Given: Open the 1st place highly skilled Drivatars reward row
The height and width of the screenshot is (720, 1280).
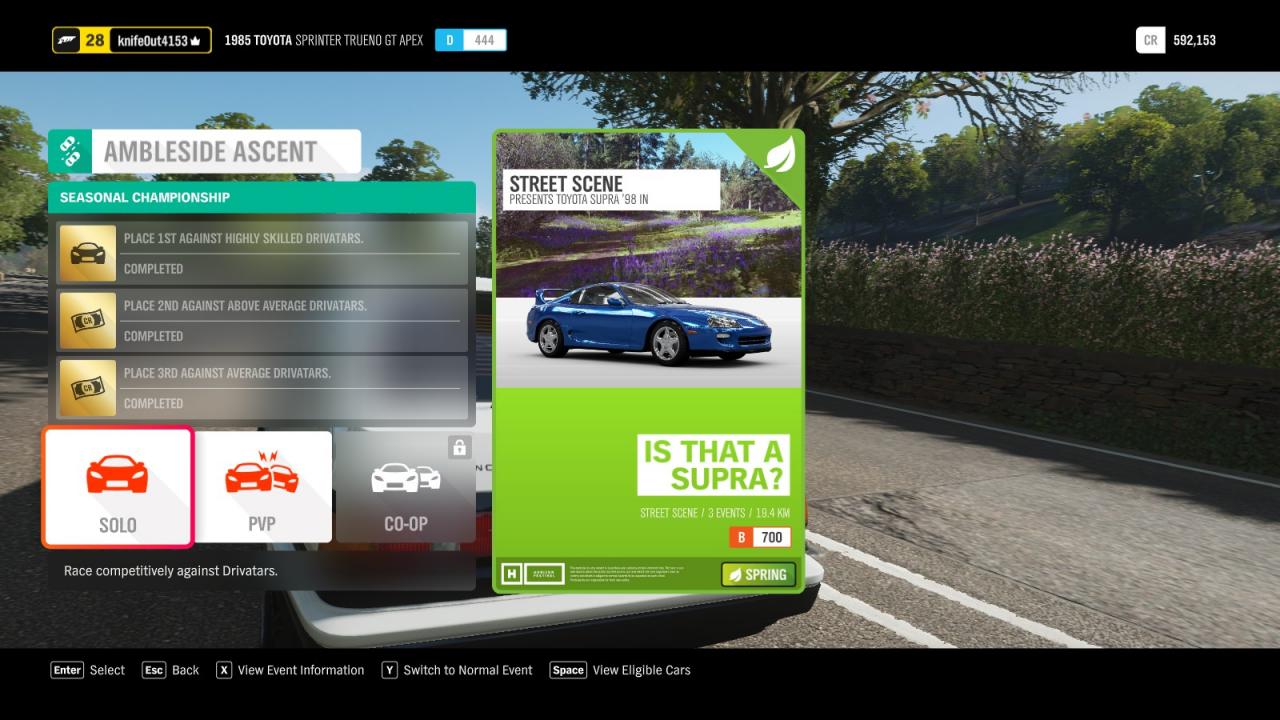Looking at the screenshot, I should pyautogui.click(x=262, y=253).
